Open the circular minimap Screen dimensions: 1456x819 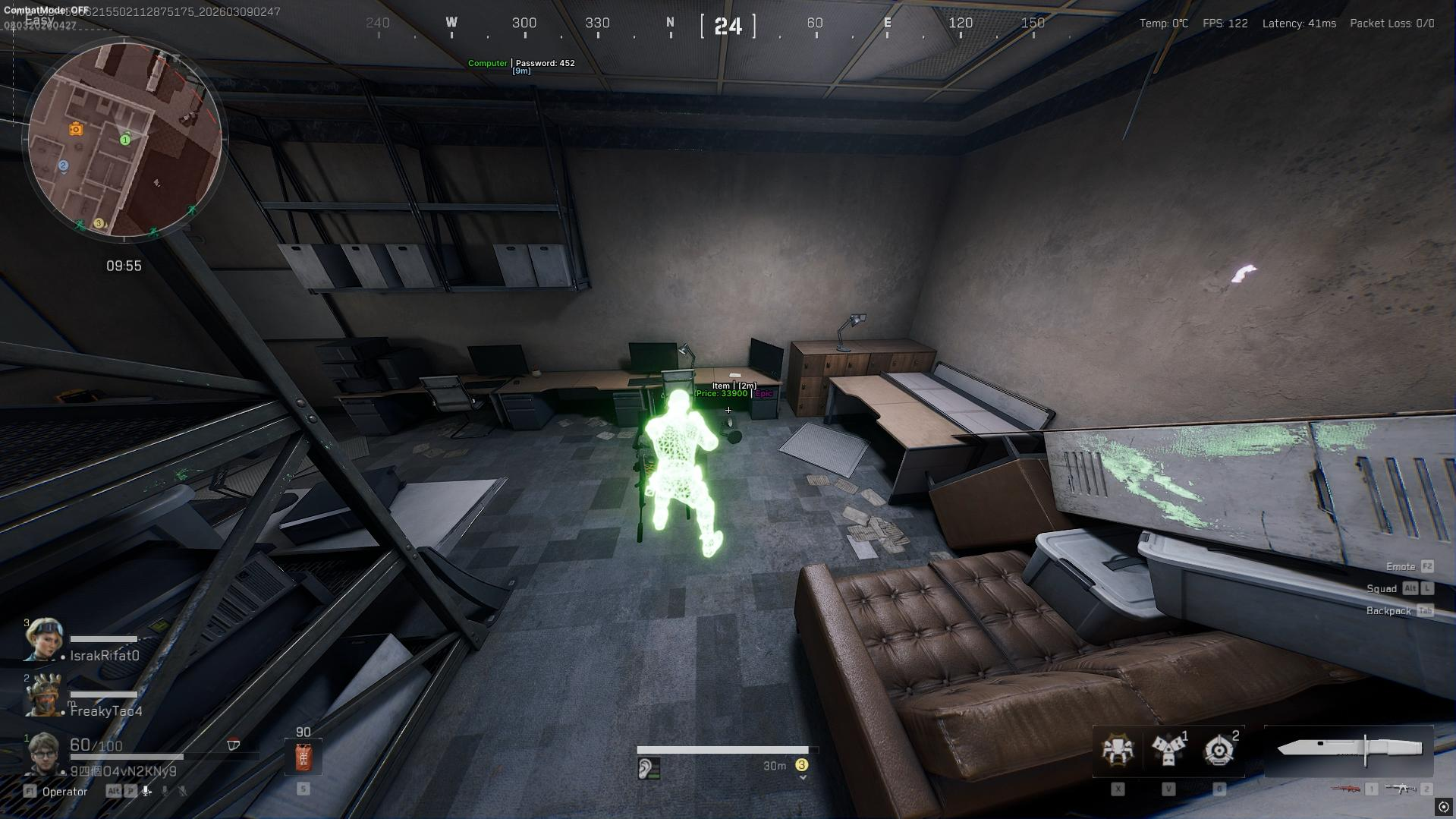coord(125,140)
